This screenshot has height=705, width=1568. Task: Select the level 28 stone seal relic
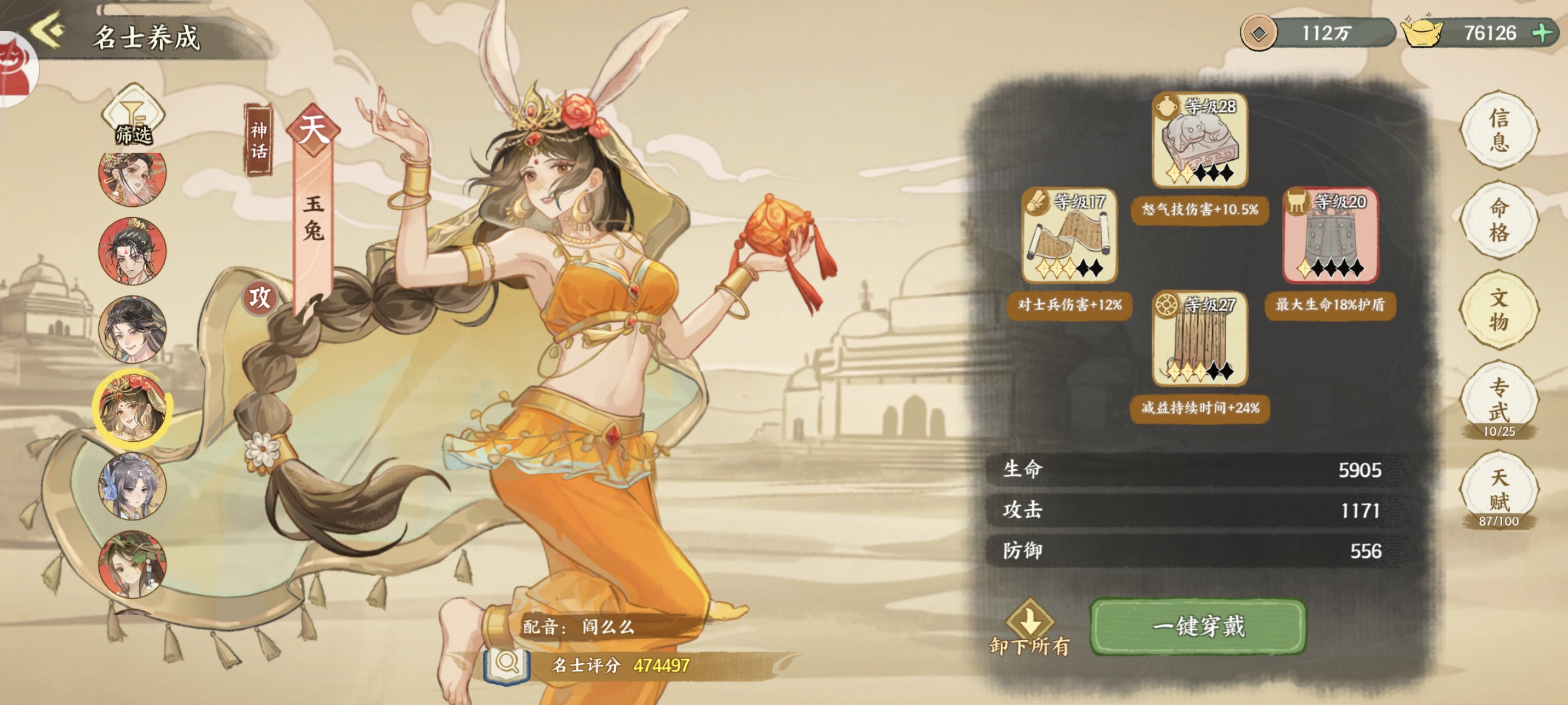tap(1200, 140)
